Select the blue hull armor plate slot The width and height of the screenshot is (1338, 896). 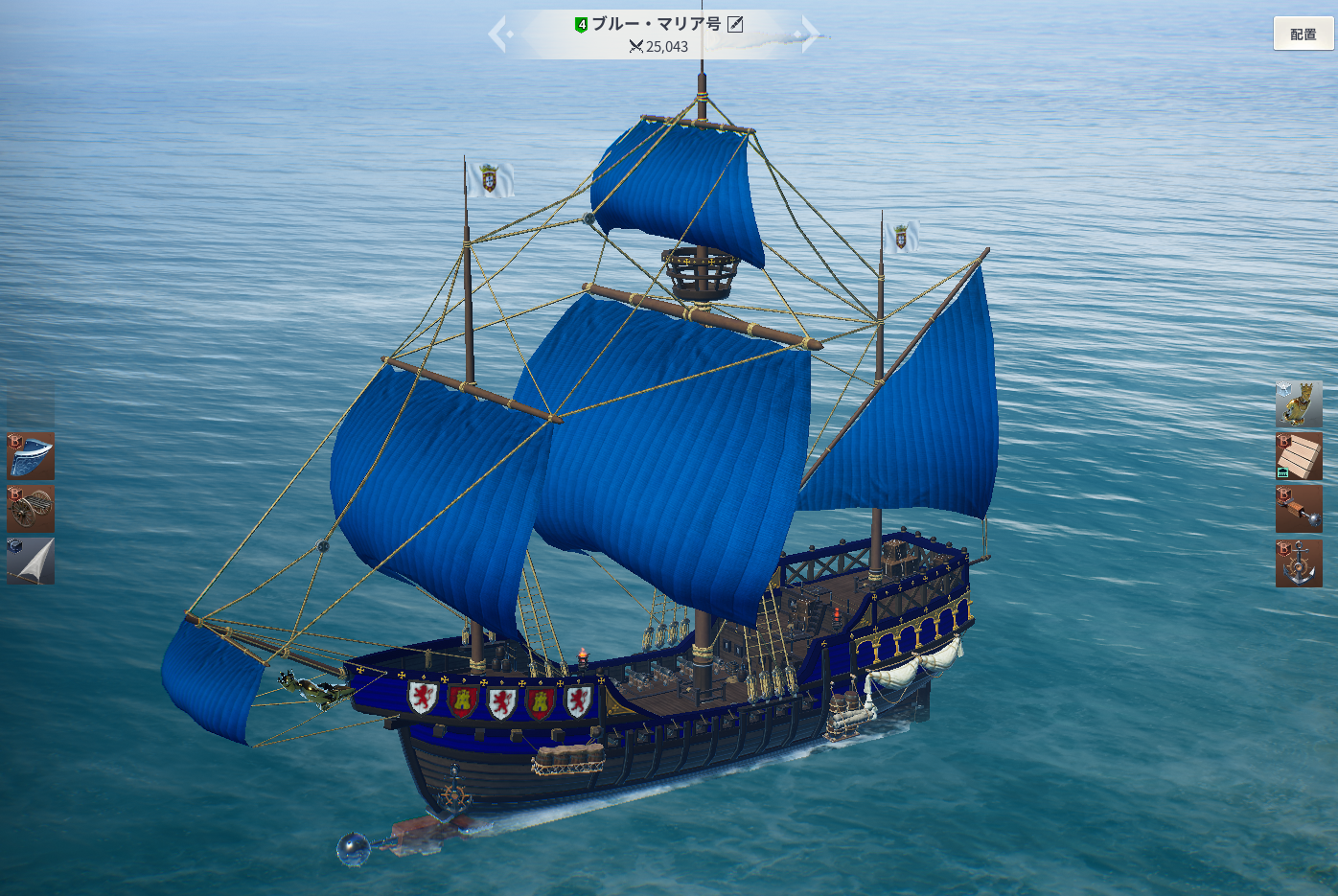[x=31, y=456]
